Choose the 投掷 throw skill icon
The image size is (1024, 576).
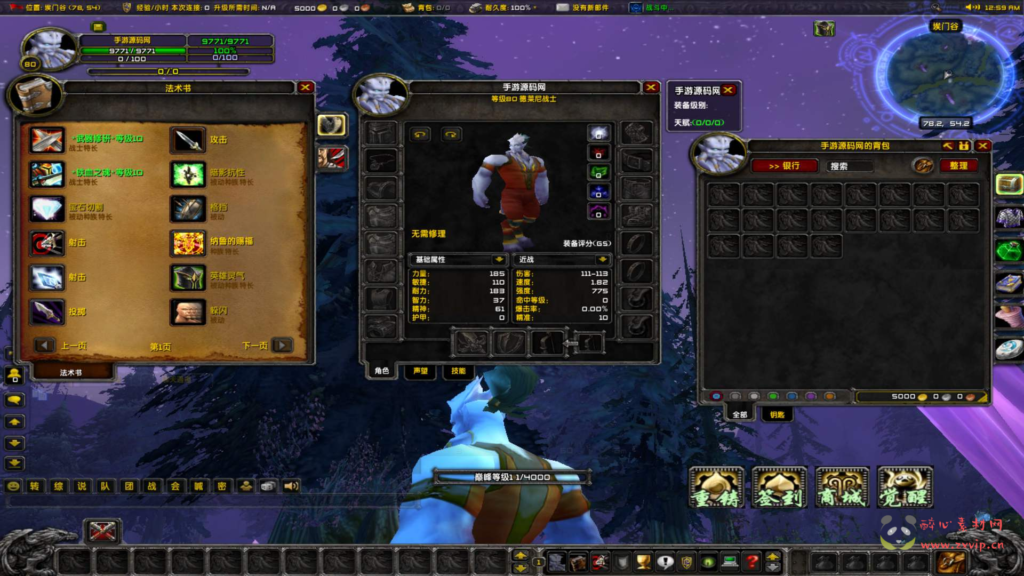tap(46, 312)
